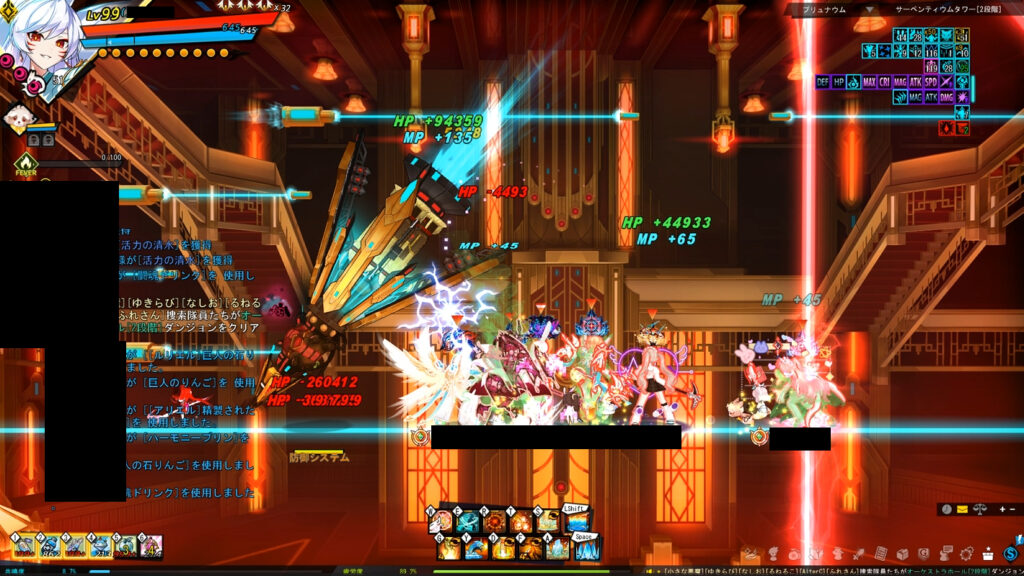Use the item in quick slot 6
1024x576 pixels.
pos(152,546)
